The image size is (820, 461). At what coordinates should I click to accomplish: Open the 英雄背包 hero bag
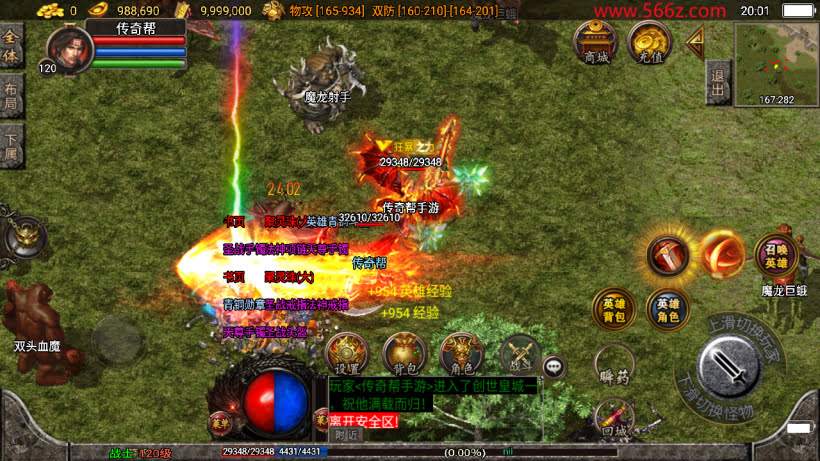611,309
